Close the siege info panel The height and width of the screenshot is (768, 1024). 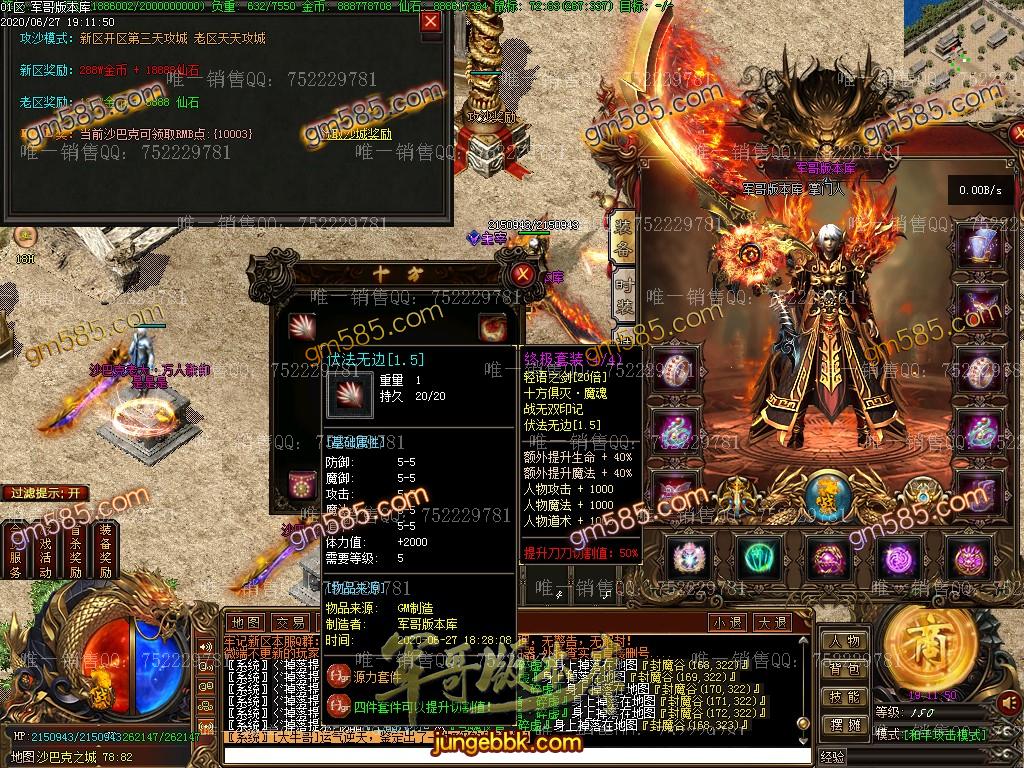tap(430, 21)
